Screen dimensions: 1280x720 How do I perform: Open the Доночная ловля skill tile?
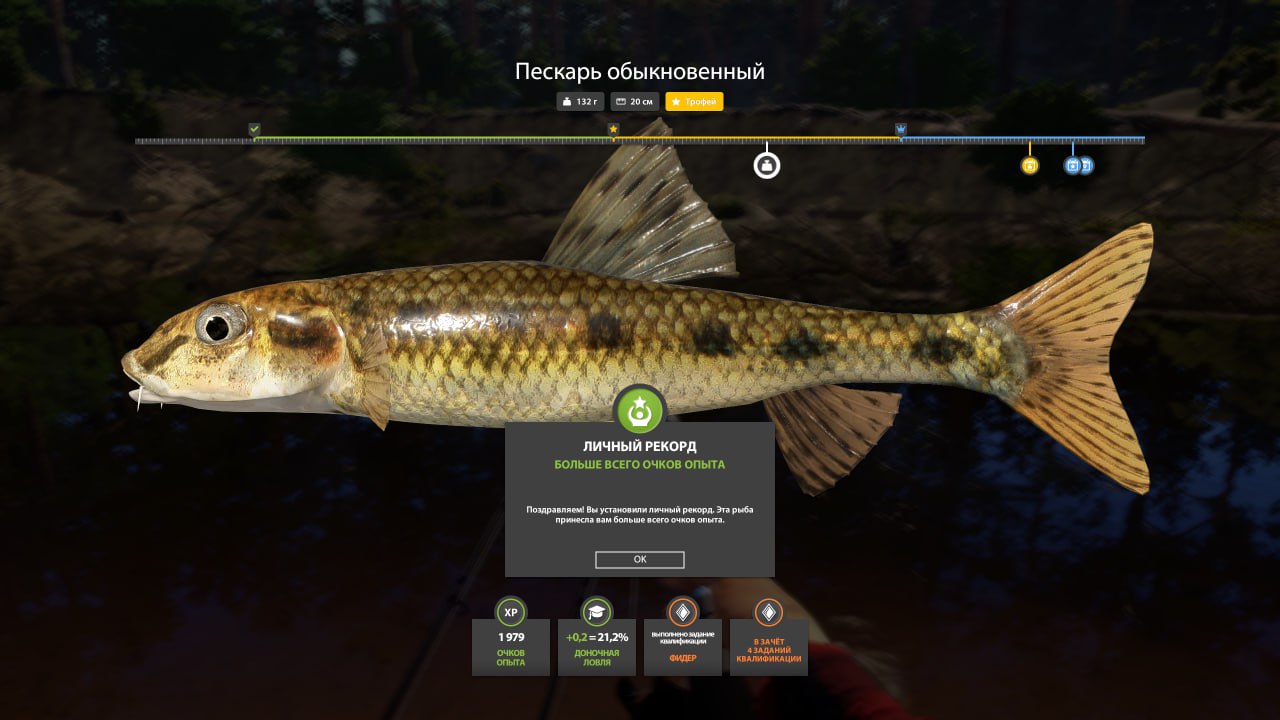597,646
